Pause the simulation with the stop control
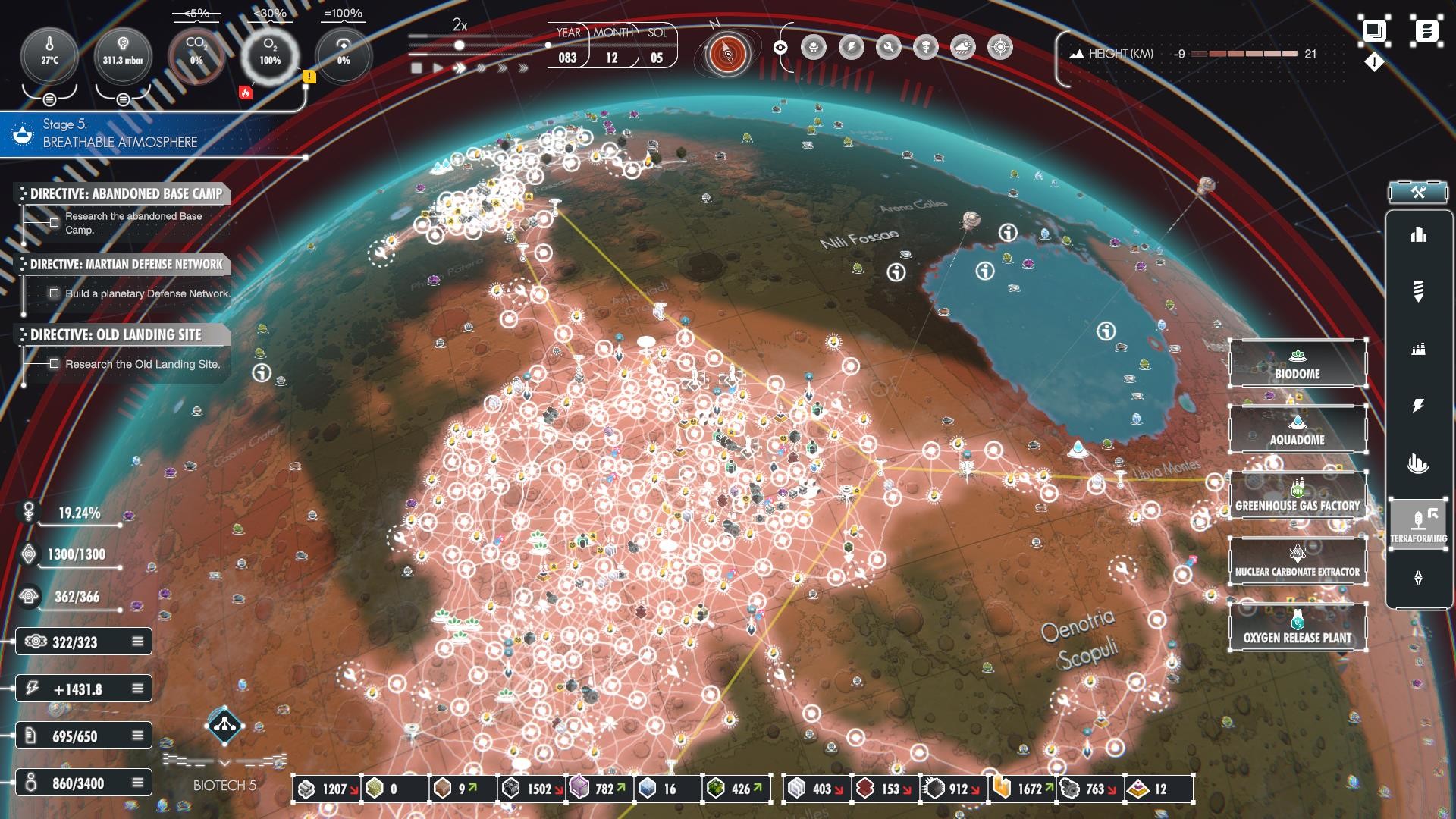This screenshot has width=1456, height=819. click(x=418, y=68)
